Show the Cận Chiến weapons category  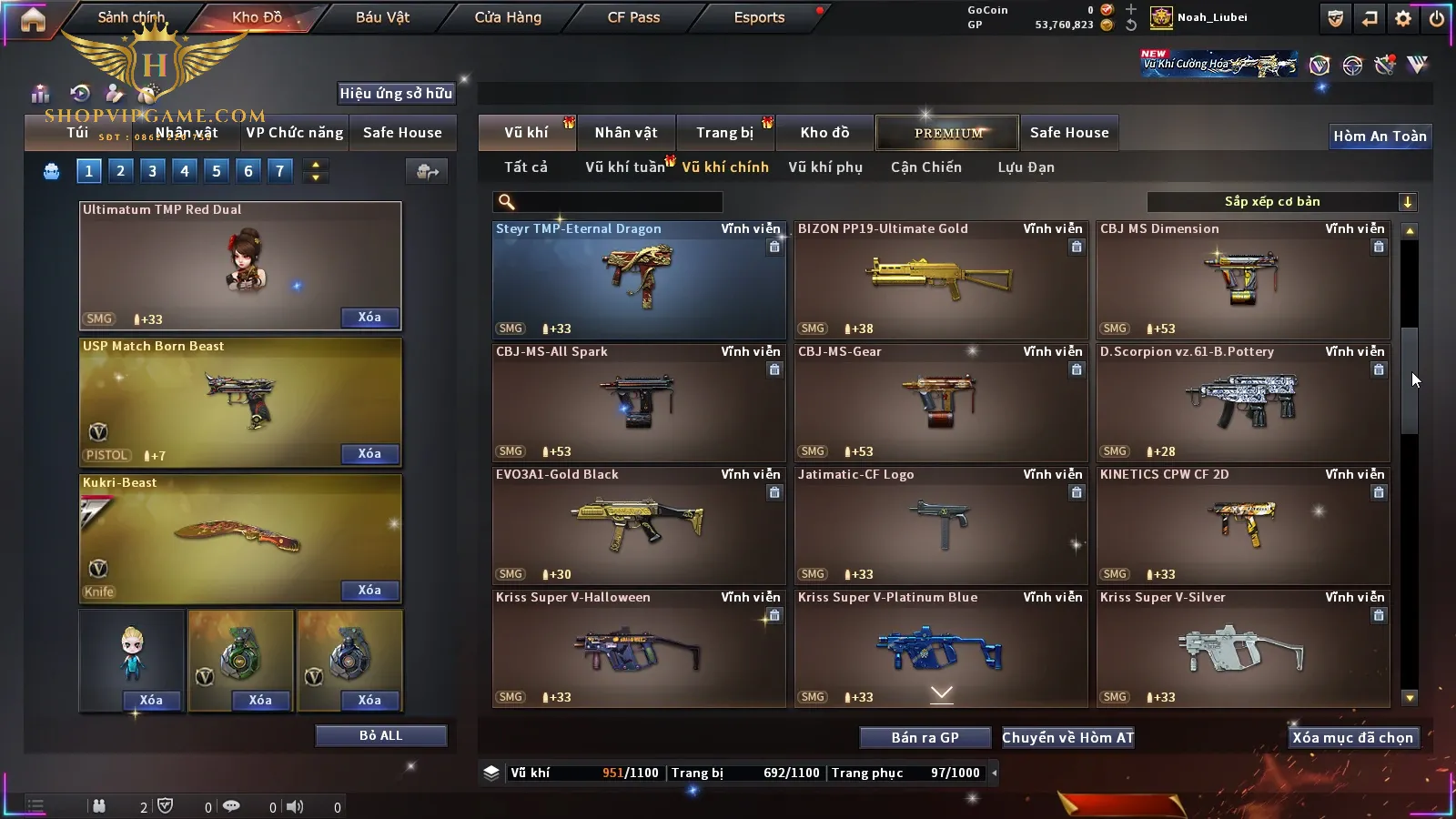pyautogui.click(x=925, y=167)
